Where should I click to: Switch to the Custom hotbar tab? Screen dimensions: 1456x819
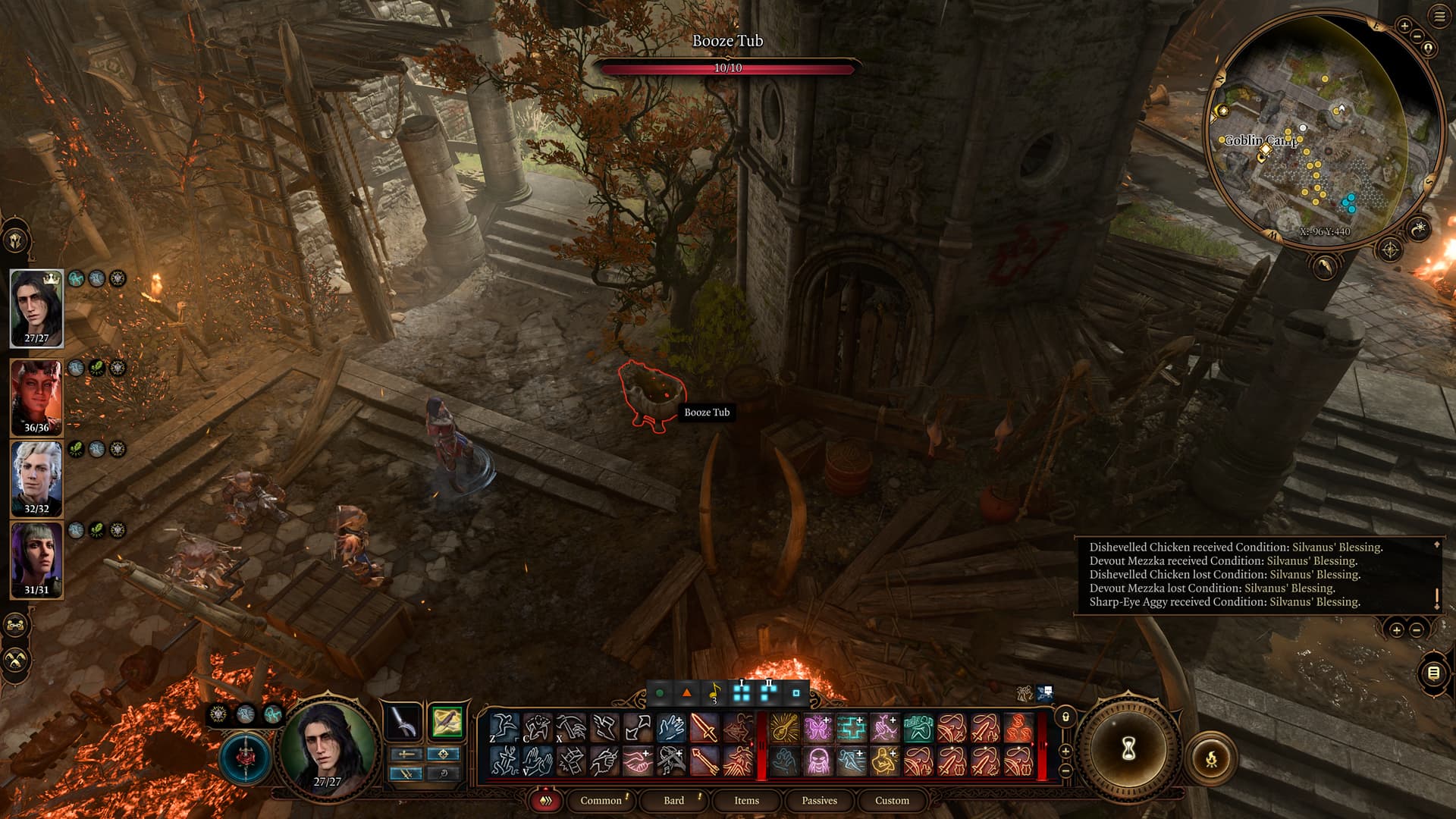coord(892,800)
